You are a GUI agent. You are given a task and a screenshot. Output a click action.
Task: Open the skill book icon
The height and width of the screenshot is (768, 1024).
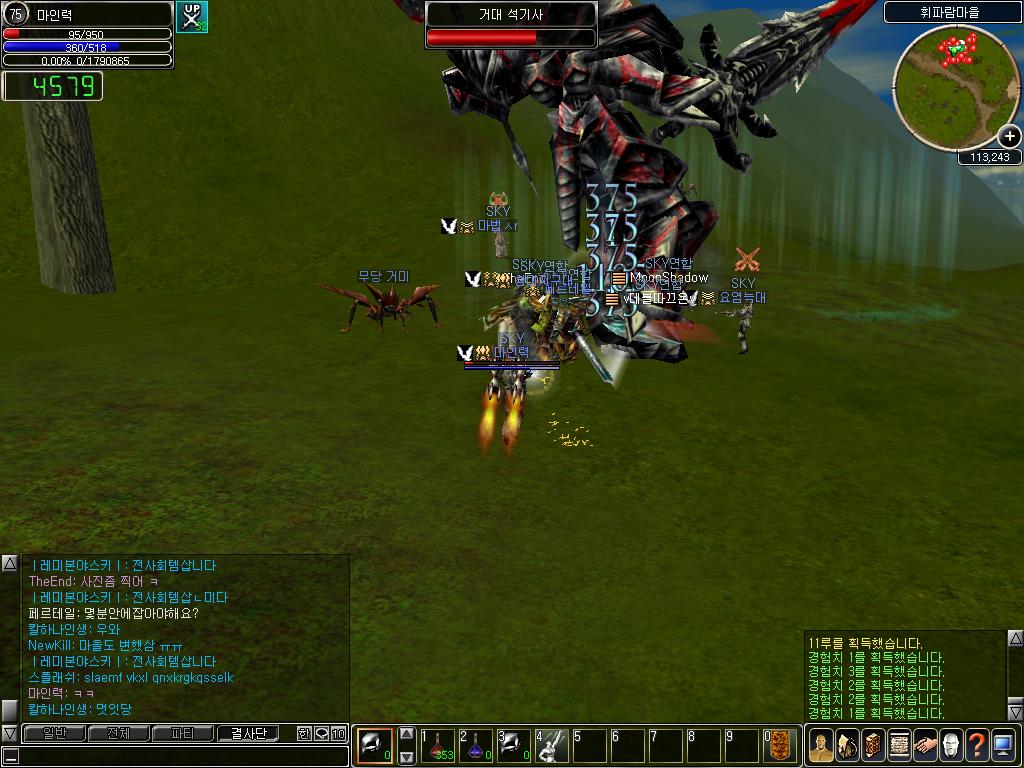[x=873, y=745]
